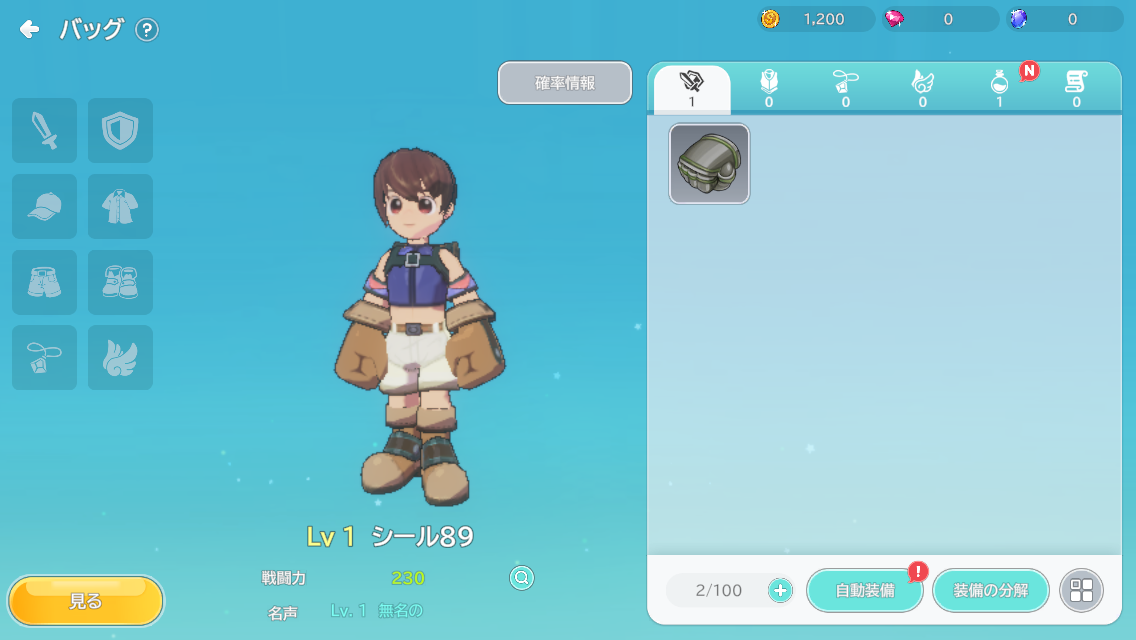The width and height of the screenshot is (1136, 640).
Task: Switch to the equipment tab with sword icon
Action: coord(692,89)
